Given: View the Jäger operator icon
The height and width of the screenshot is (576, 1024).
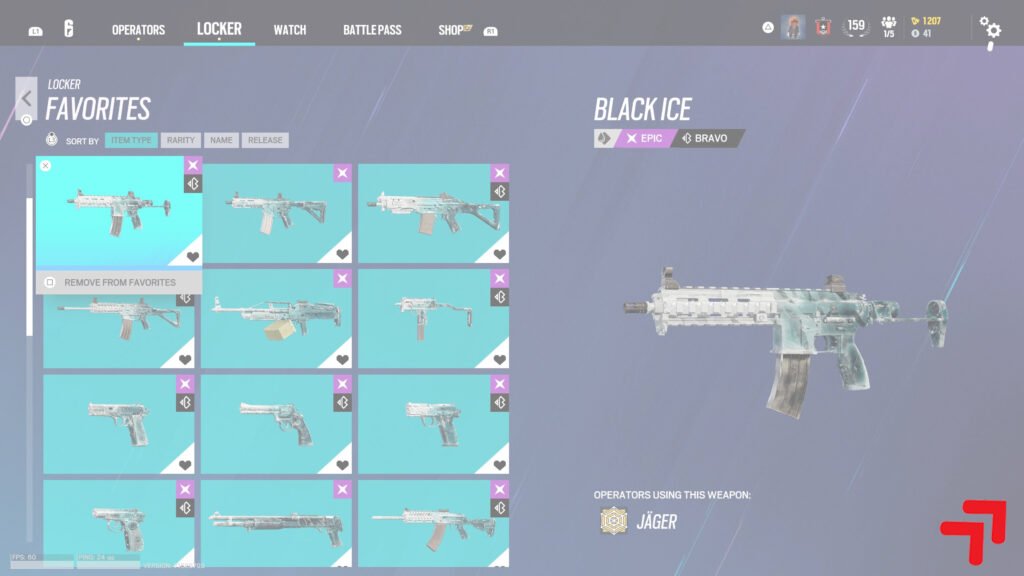Looking at the screenshot, I should [611, 521].
